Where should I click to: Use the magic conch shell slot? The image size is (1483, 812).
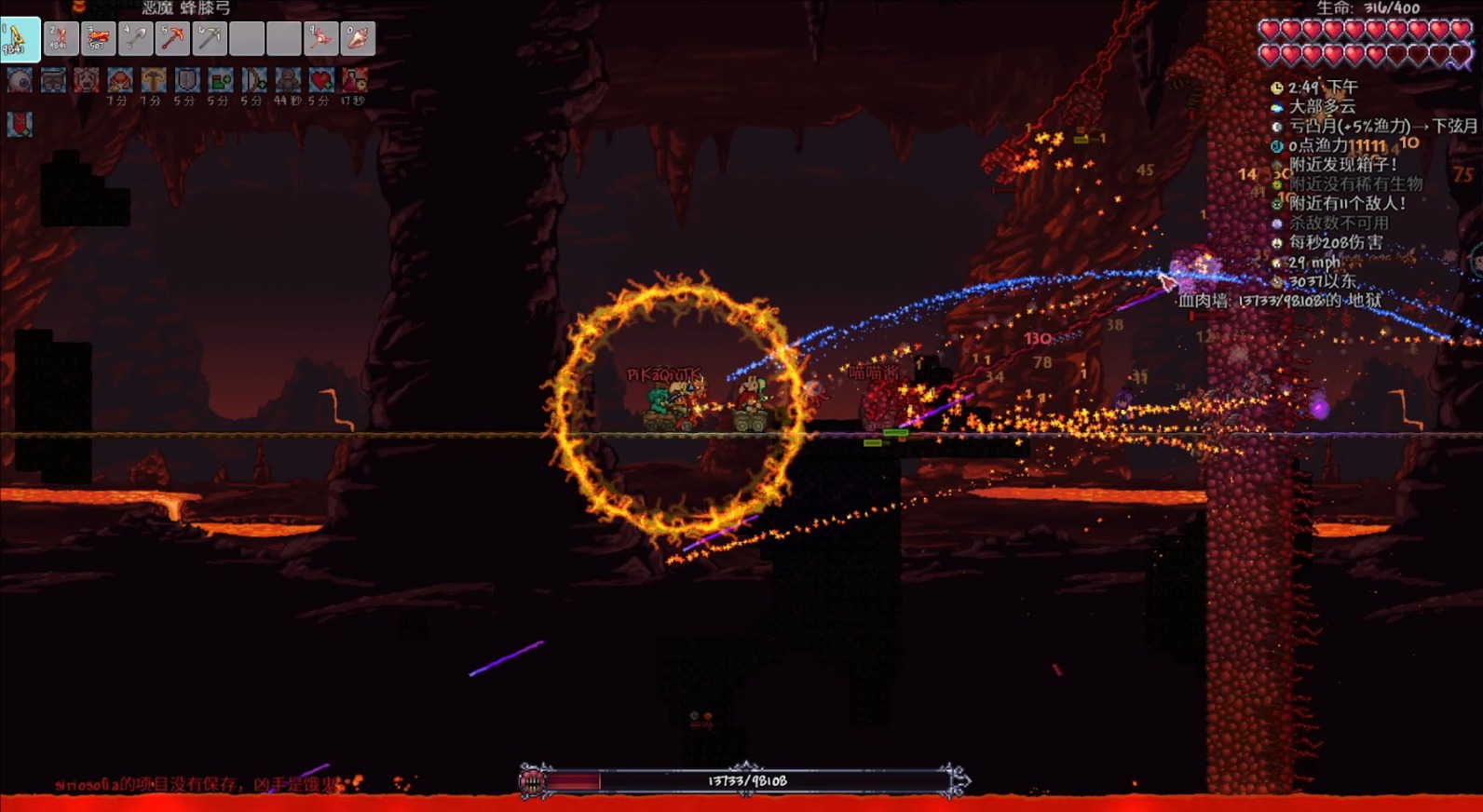[x=358, y=38]
